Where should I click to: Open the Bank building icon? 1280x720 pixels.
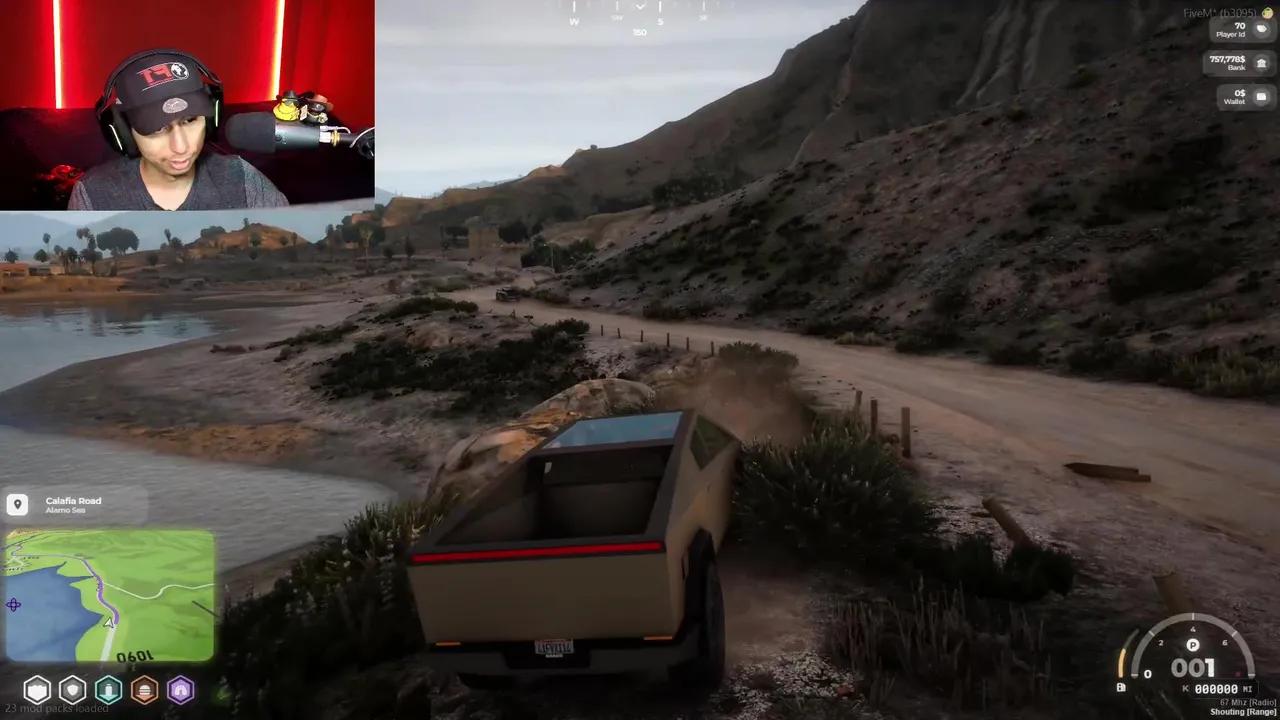click(x=1261, y=62)
